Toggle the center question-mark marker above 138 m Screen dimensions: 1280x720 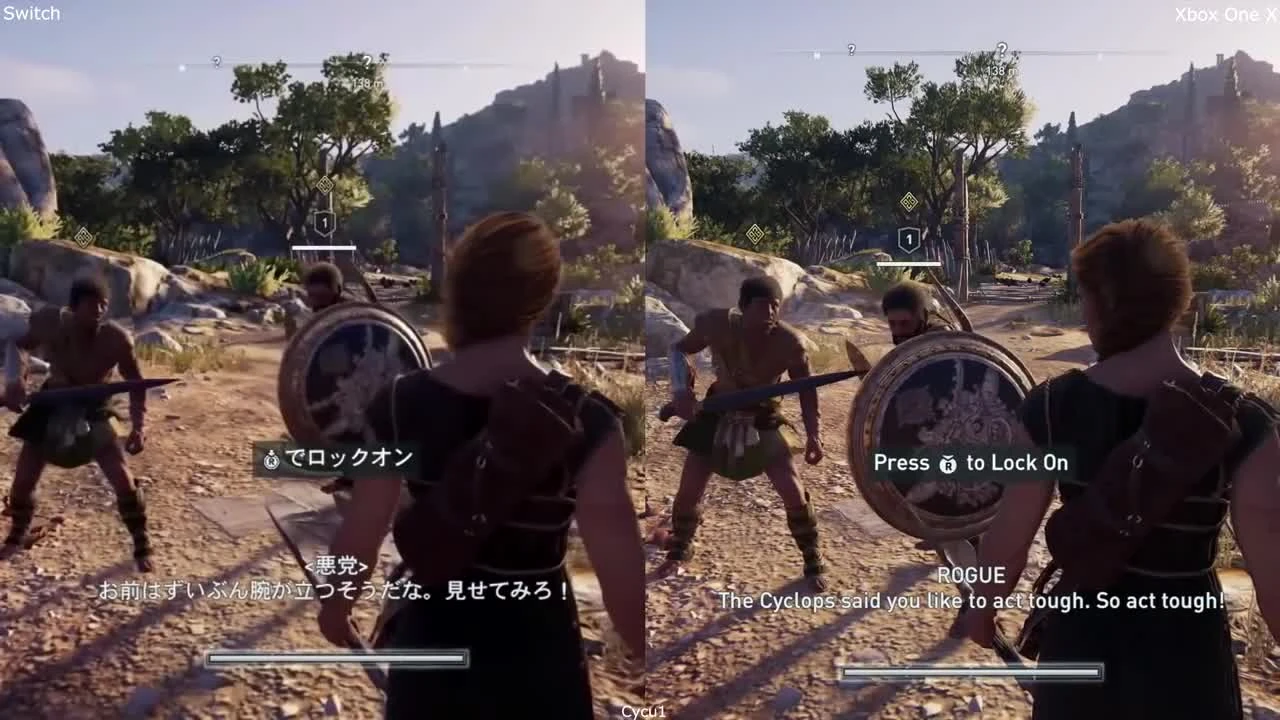[x=368, y=62]
